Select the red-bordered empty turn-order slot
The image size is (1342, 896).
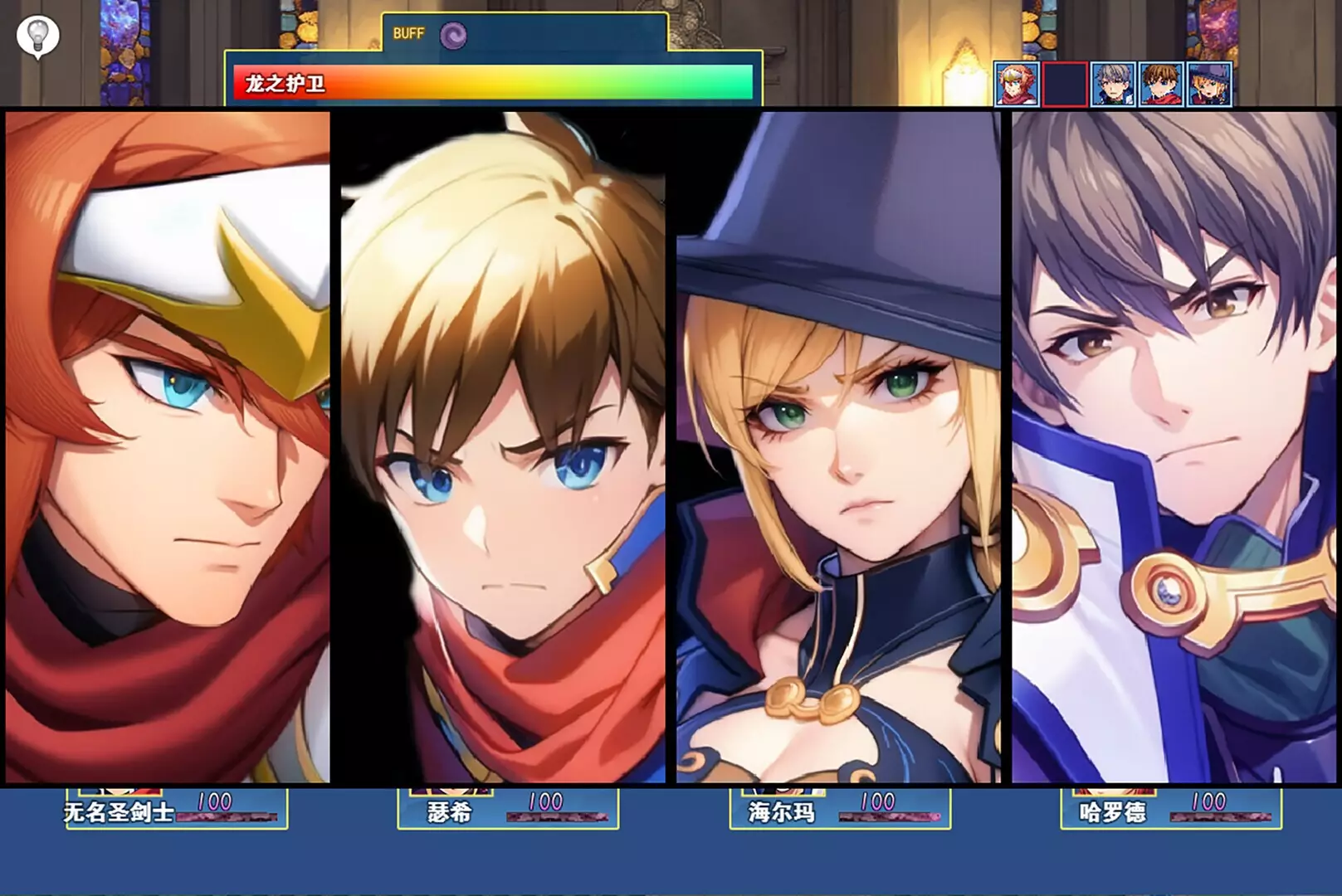pyautogui.click(x=1065, y=84)
